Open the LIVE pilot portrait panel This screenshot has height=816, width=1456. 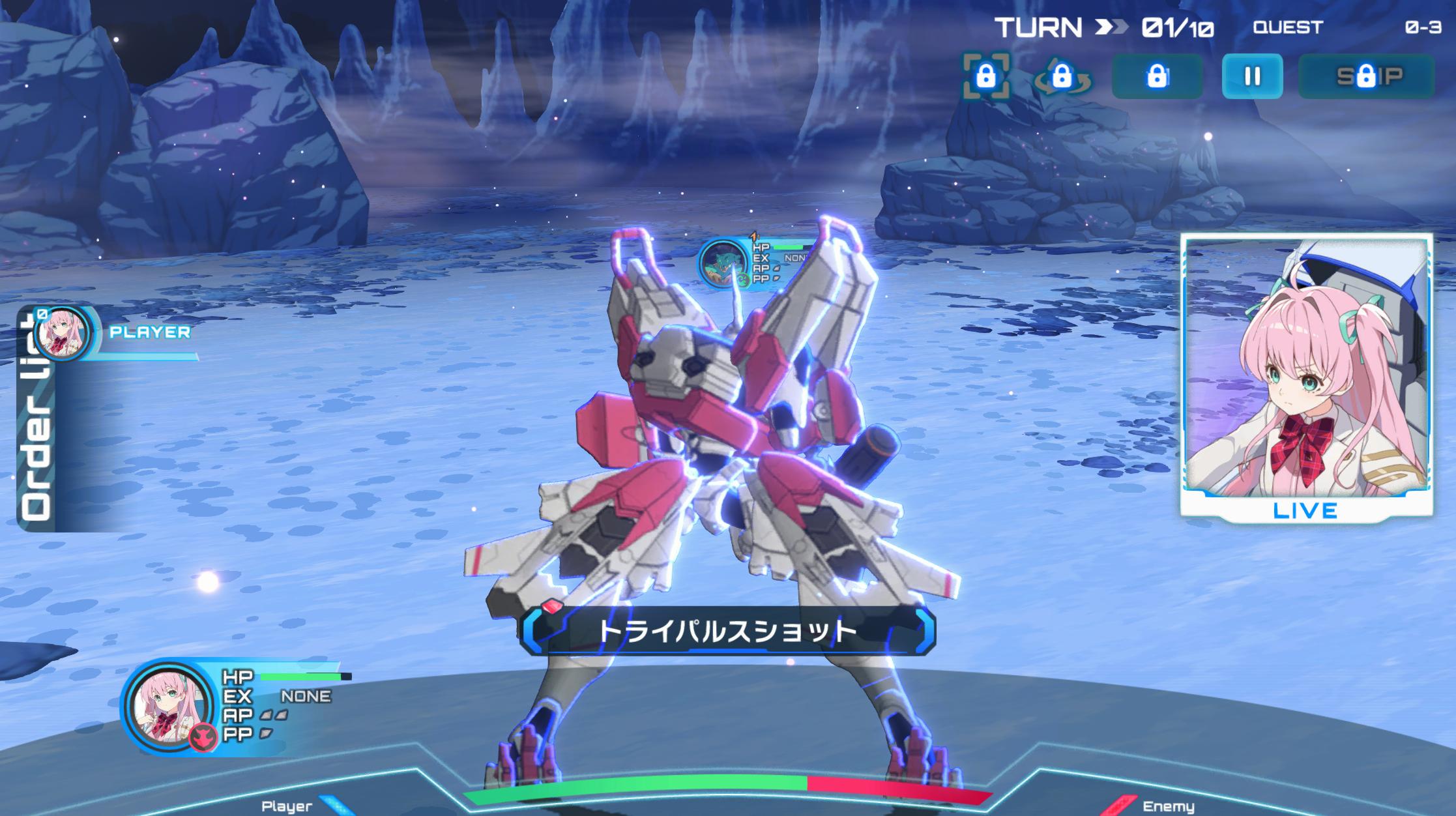(1306, 378)
